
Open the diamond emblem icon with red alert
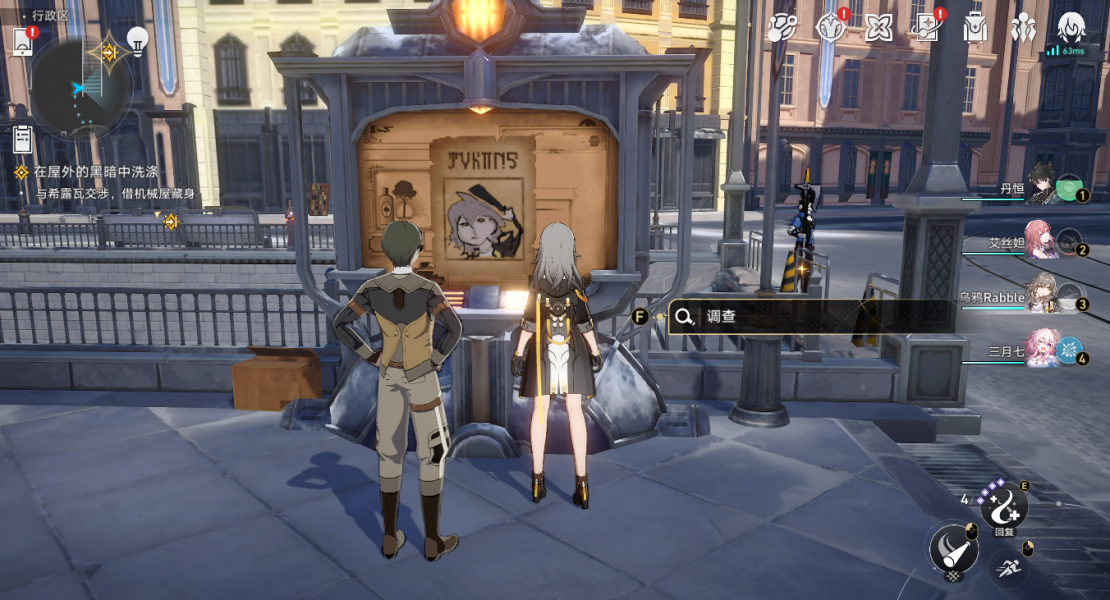coord(831,28)
